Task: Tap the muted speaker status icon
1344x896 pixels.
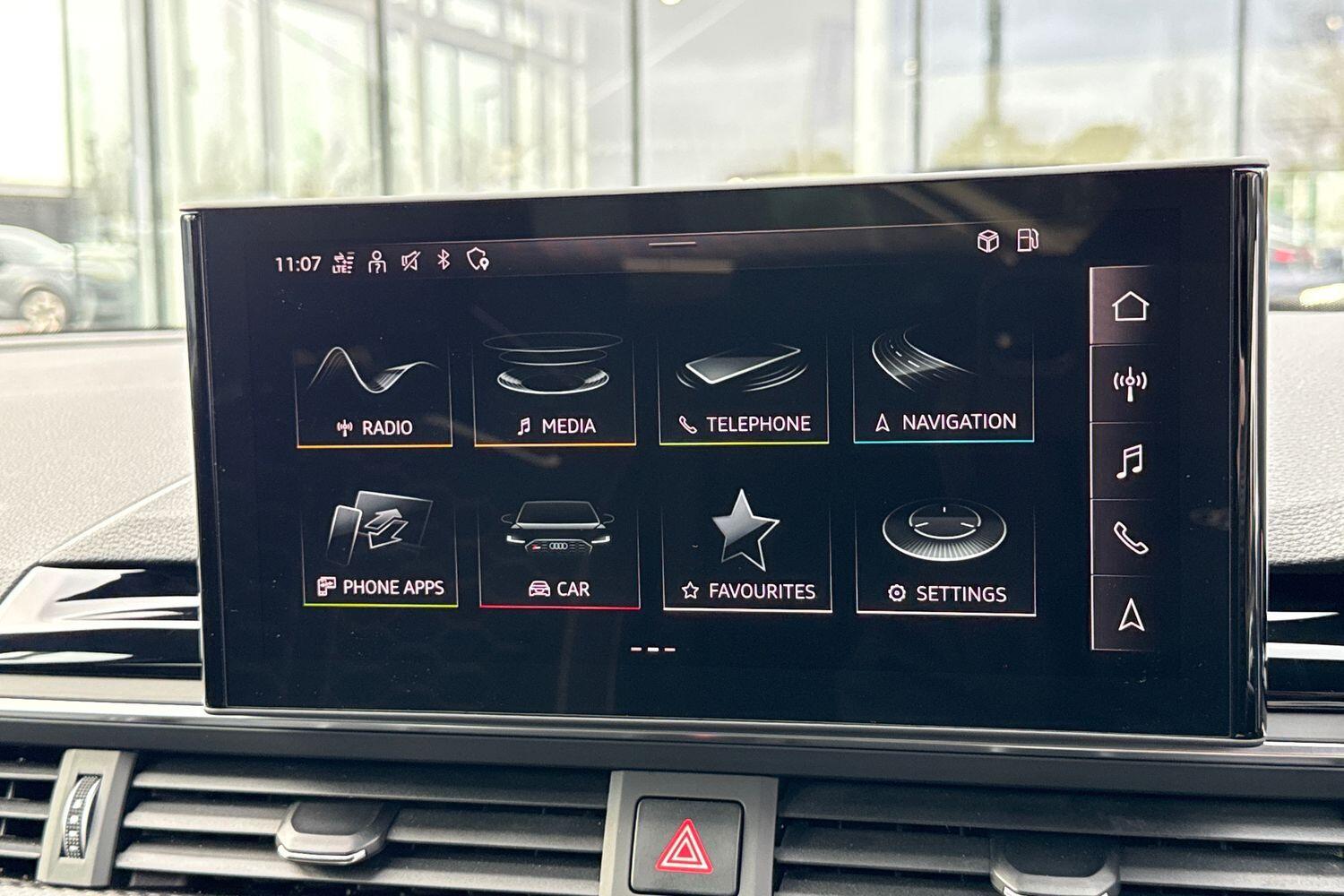Action: 410,262
